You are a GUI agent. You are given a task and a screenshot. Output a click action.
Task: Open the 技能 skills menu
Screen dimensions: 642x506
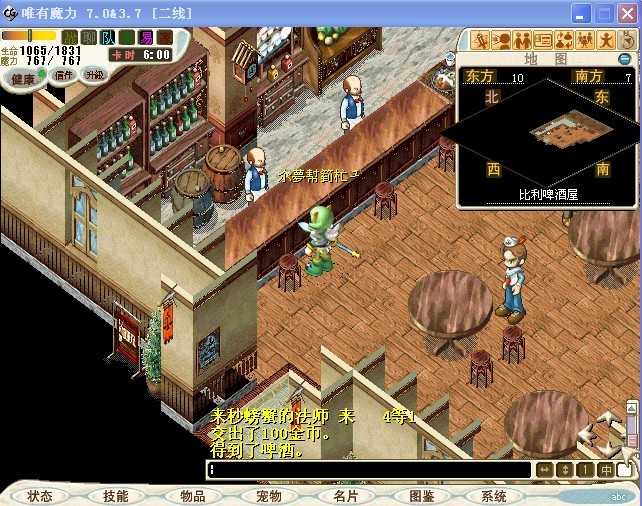(x=115, y=496)
